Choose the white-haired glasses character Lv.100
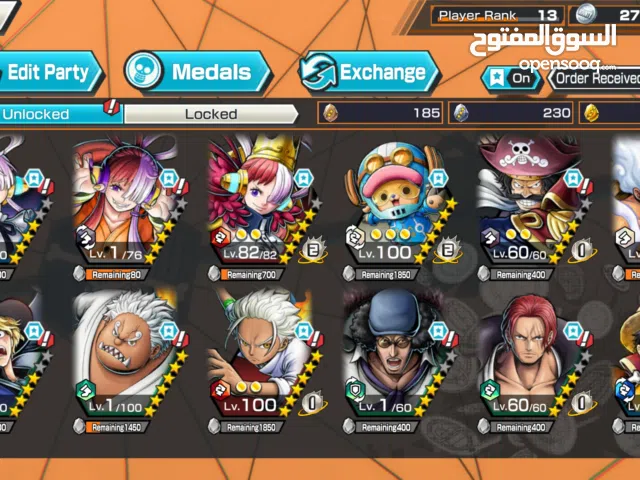Screen dimensions: 640x480 pyautogui.click(x=262, y=358)
